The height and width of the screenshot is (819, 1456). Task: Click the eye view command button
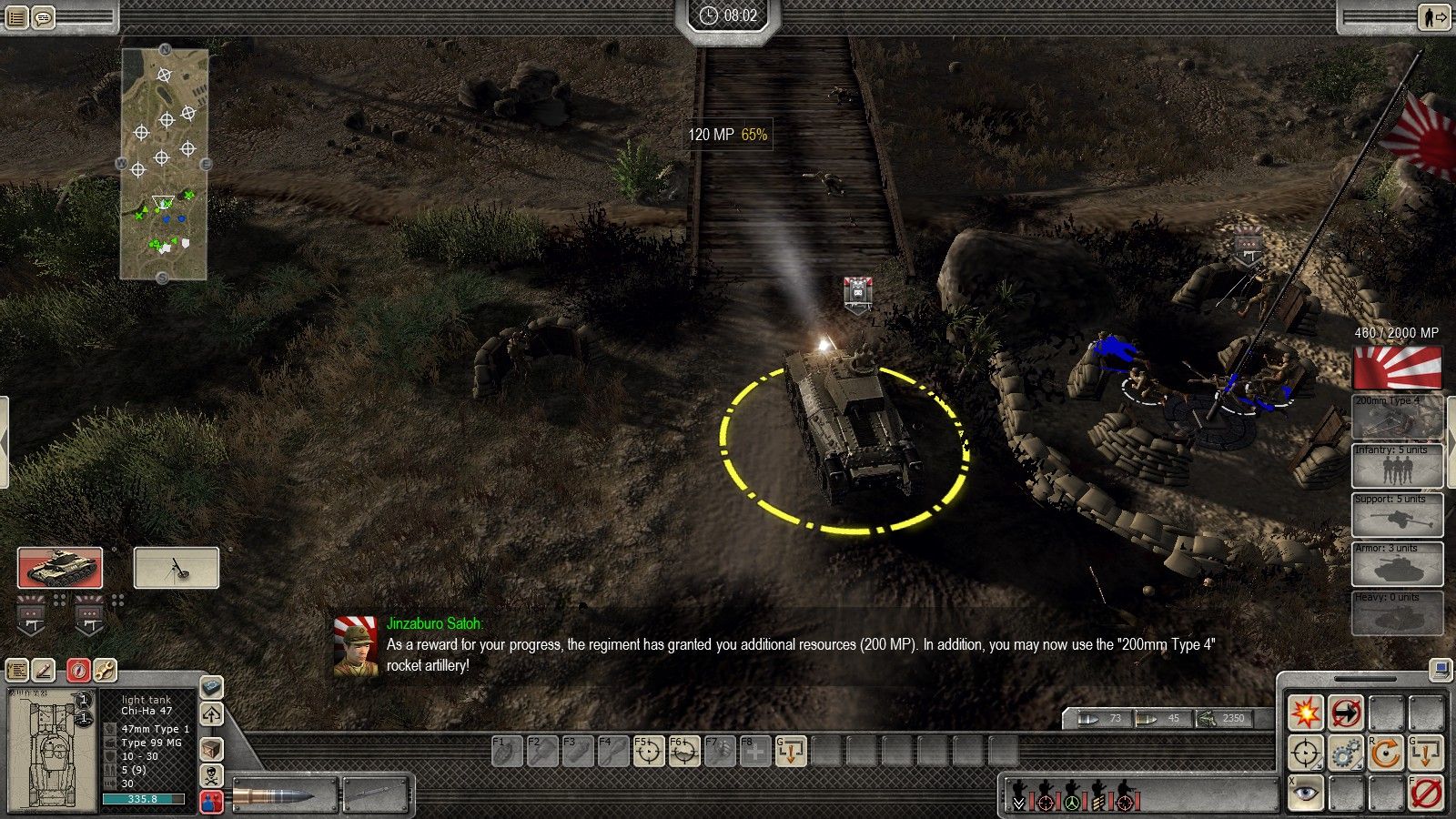(1305, 794)
